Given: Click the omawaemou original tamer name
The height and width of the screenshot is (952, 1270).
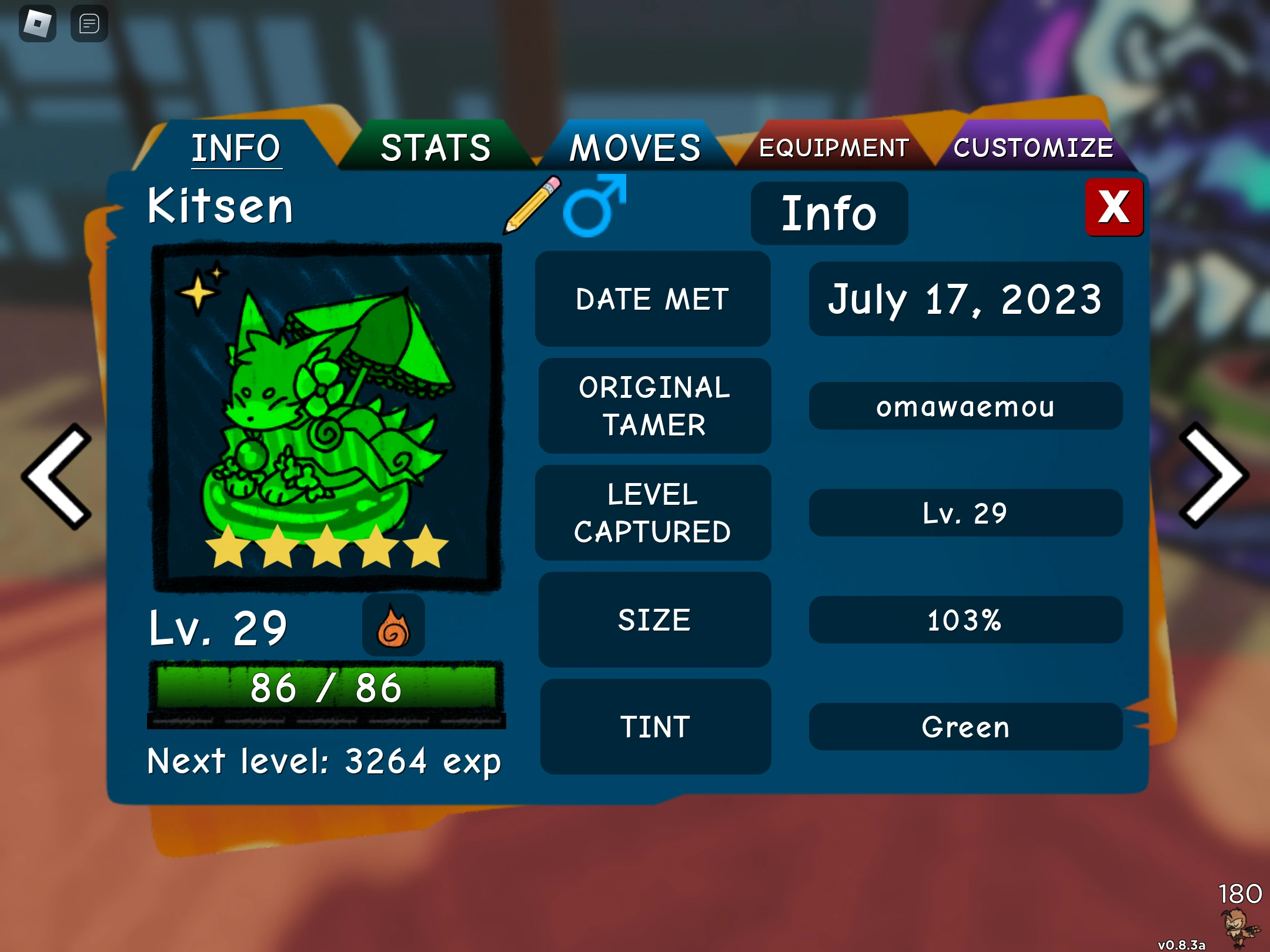Looking at the screenshot, I should (x=965, y=405).
